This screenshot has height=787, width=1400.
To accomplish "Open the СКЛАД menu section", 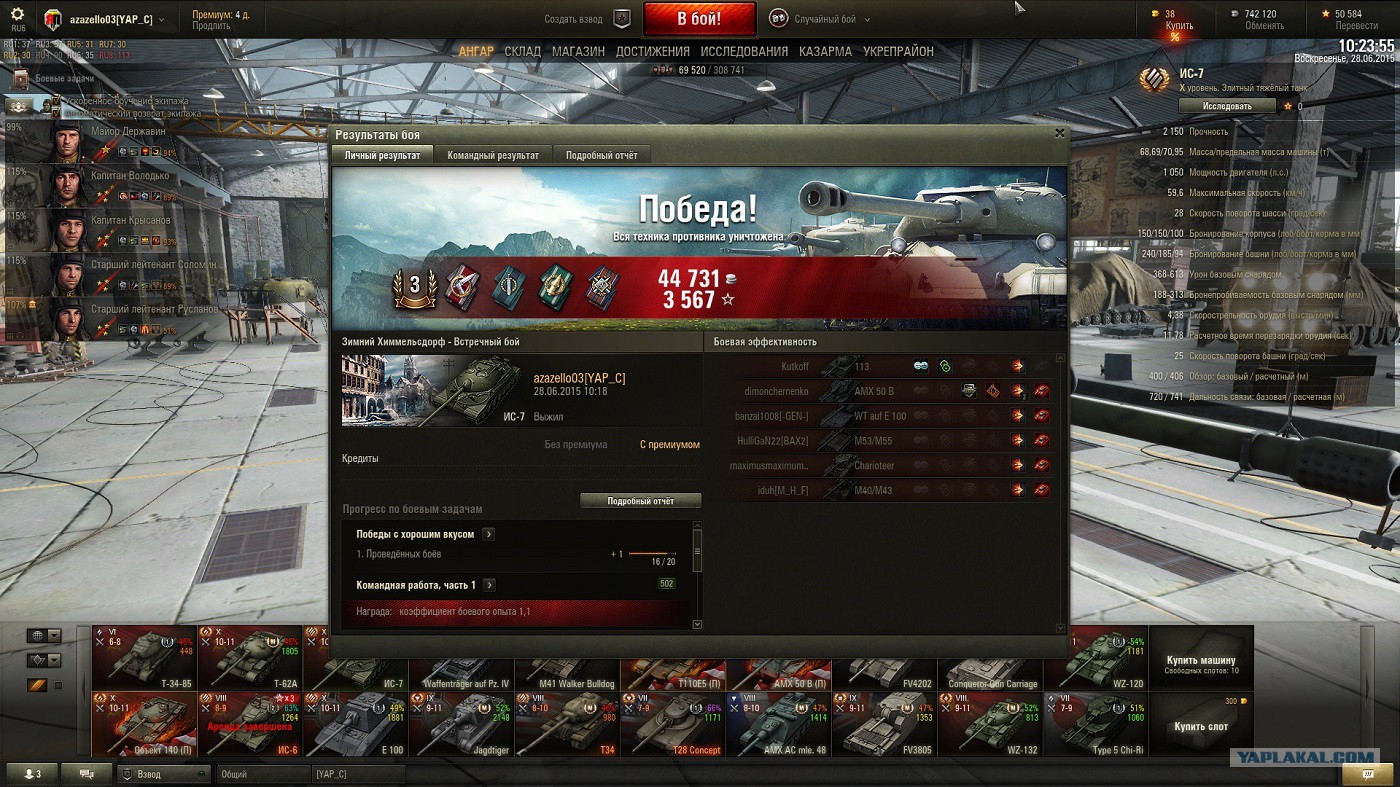I will [x=522, y=51].
